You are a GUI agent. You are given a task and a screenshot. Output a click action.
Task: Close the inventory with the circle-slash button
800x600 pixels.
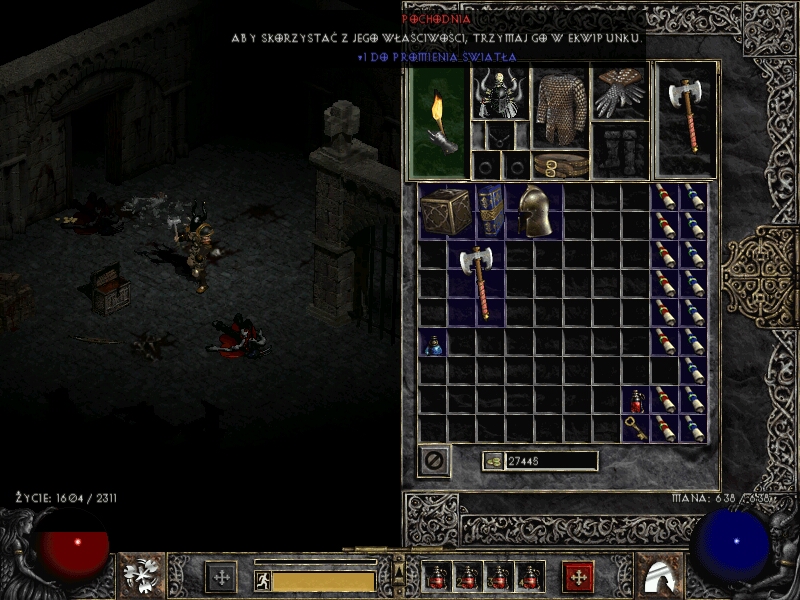434,461
